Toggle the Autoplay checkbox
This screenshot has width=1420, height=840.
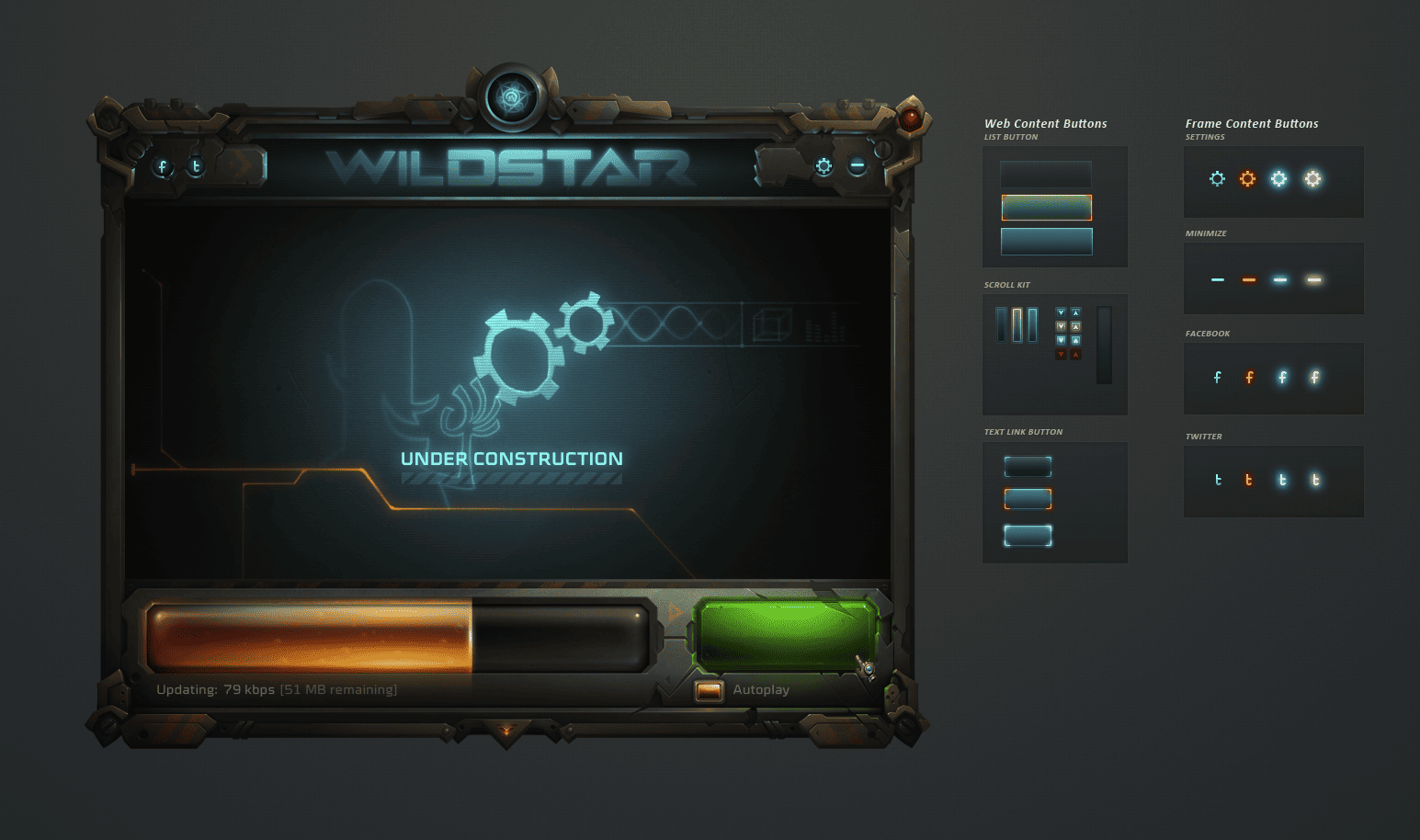(709, 690)
